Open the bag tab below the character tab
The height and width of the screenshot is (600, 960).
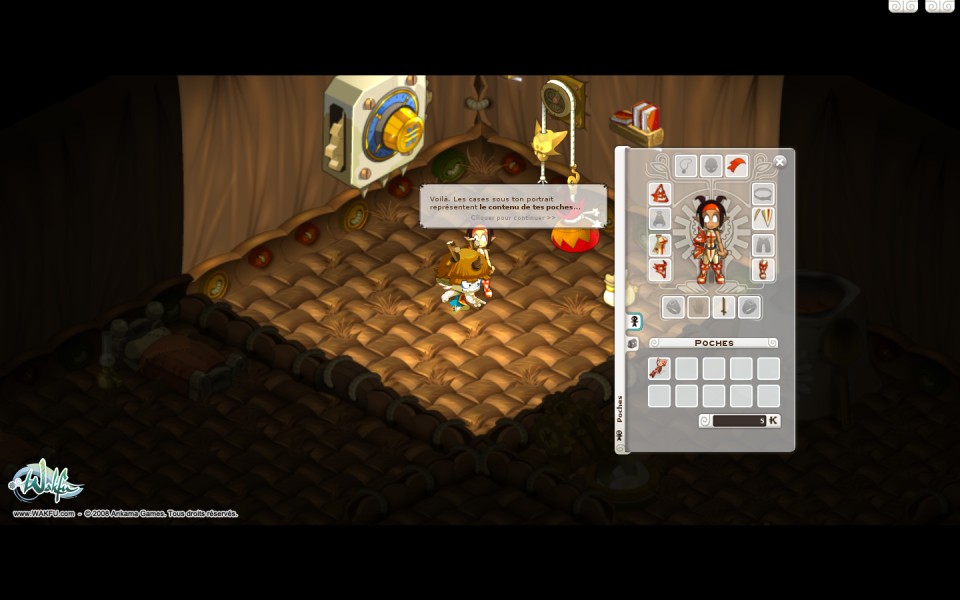(x=633, y=343)
